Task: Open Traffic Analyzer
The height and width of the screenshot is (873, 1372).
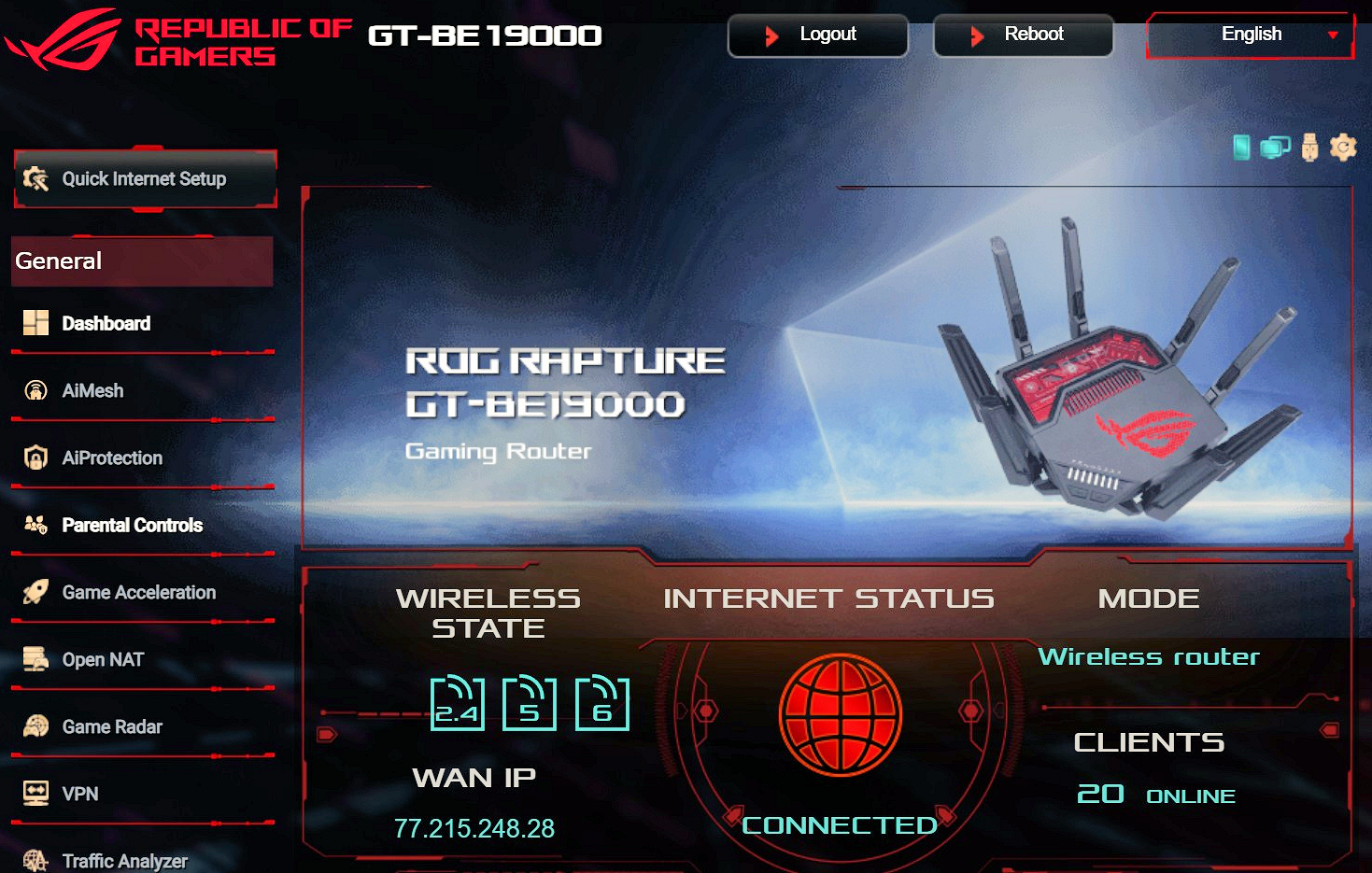Action: tap(124, 861)
